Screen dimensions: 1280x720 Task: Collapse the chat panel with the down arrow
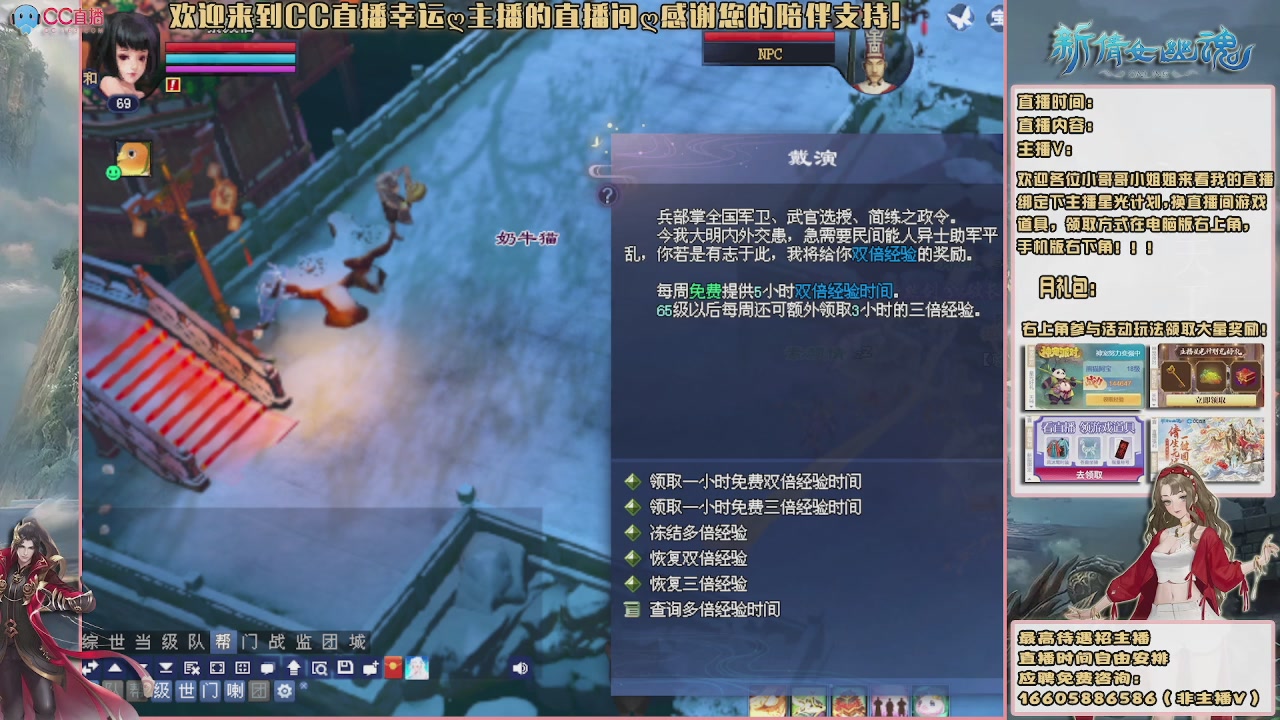click(143, 667)
